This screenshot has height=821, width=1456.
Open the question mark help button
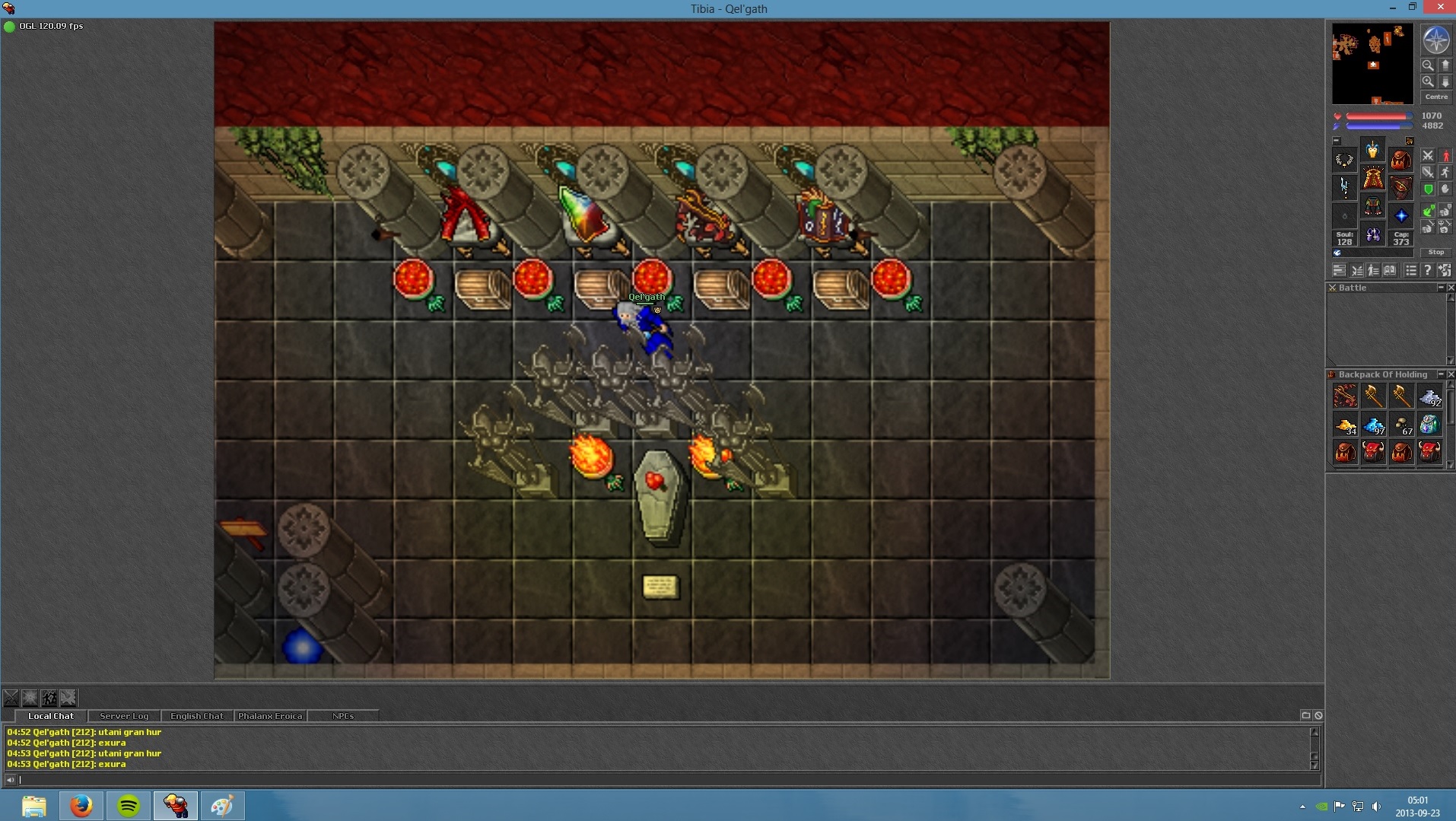(x=1427, y=270)
